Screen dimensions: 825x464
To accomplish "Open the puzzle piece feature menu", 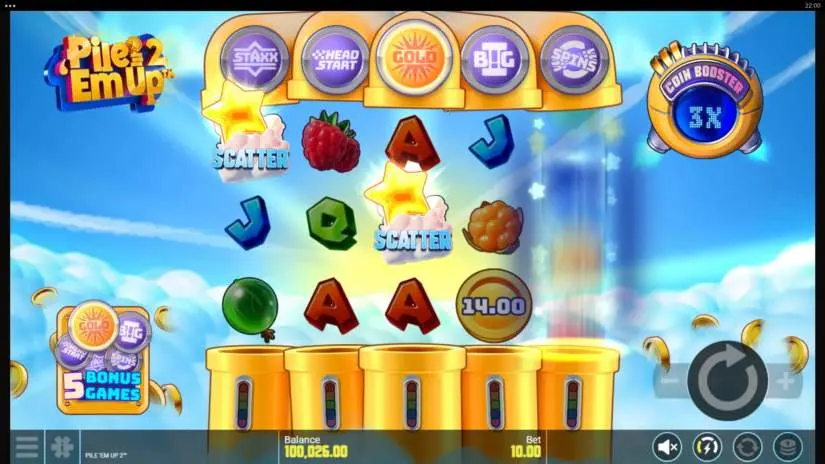I will 62,446.
